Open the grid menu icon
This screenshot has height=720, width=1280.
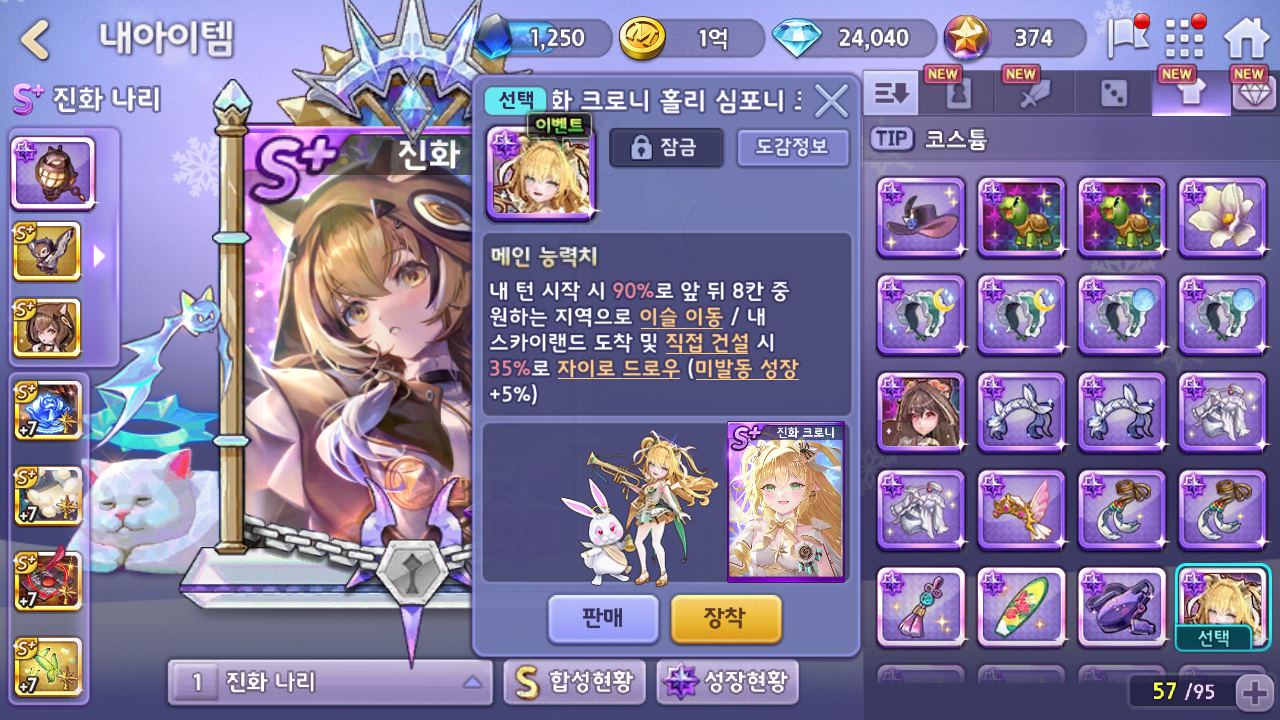coord(1185,39)
